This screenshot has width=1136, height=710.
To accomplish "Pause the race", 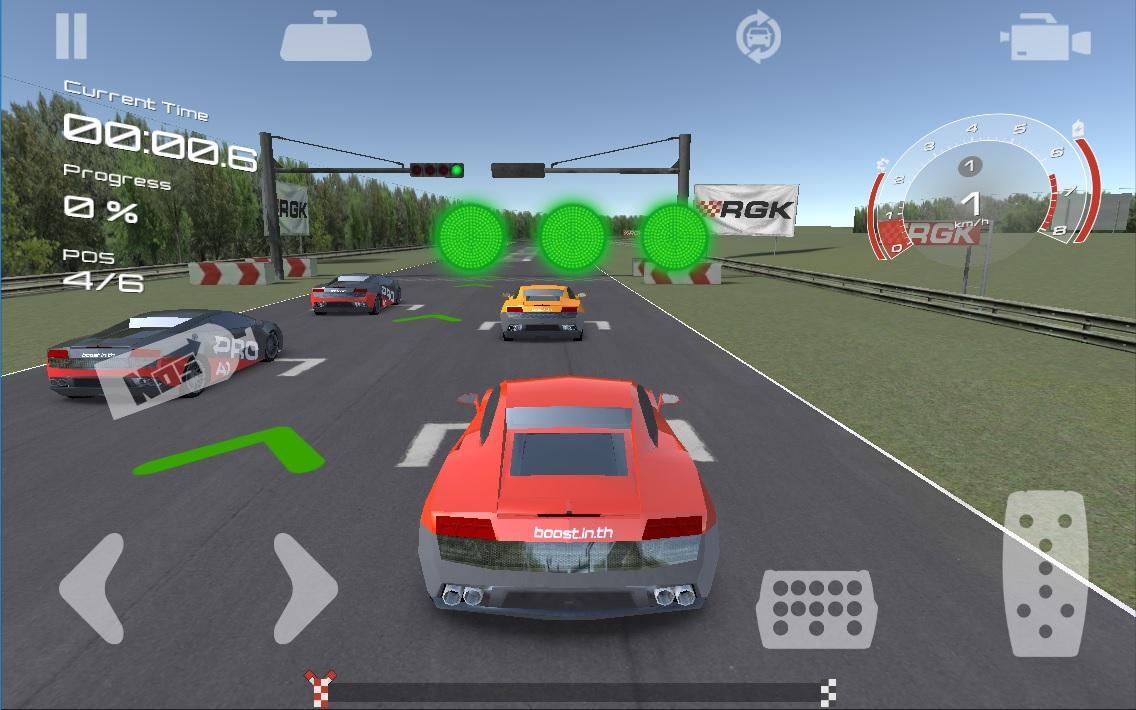I will [71, 36].
